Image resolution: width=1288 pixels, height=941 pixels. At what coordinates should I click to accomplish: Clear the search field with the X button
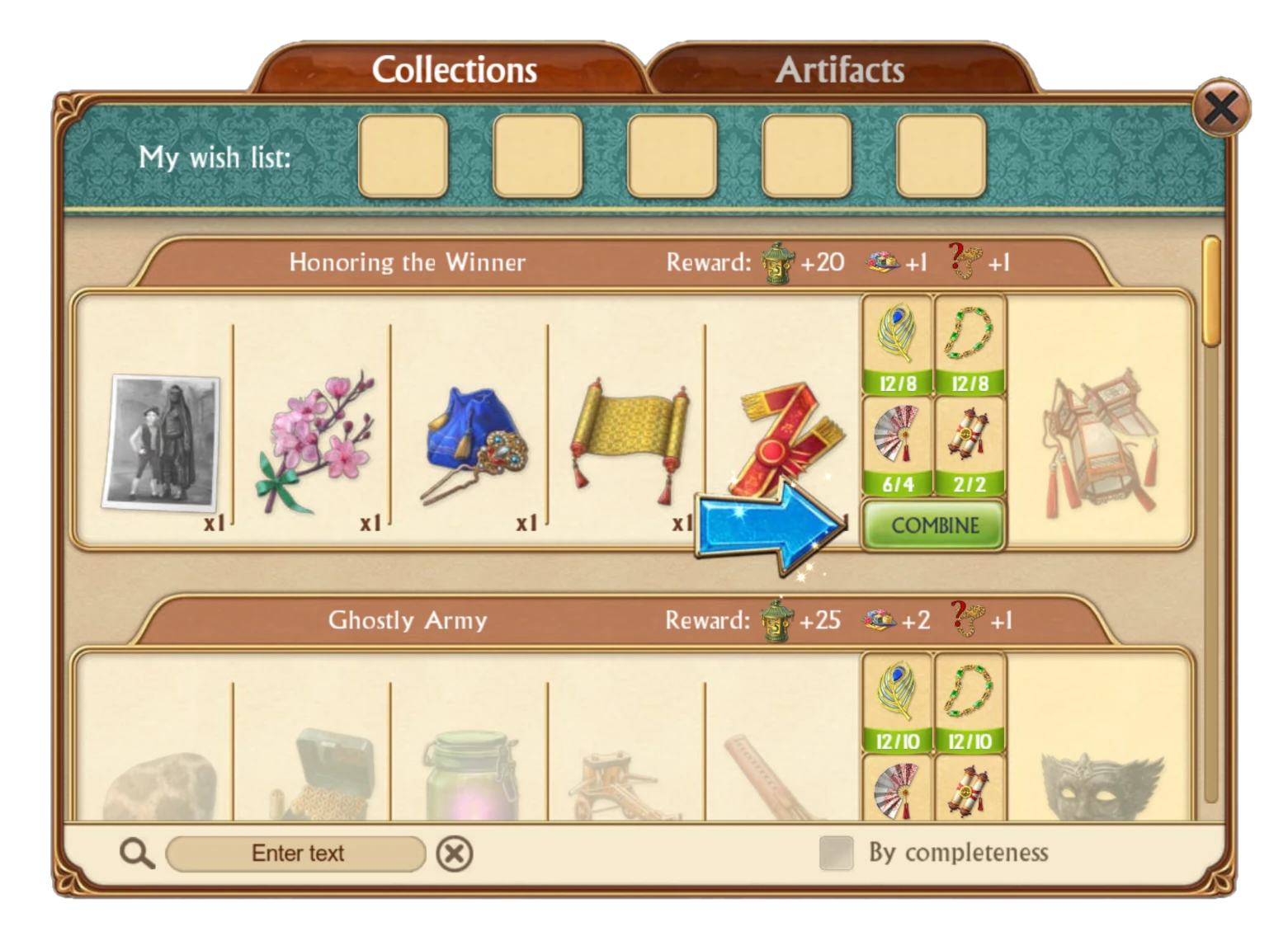tap(453, 854)
